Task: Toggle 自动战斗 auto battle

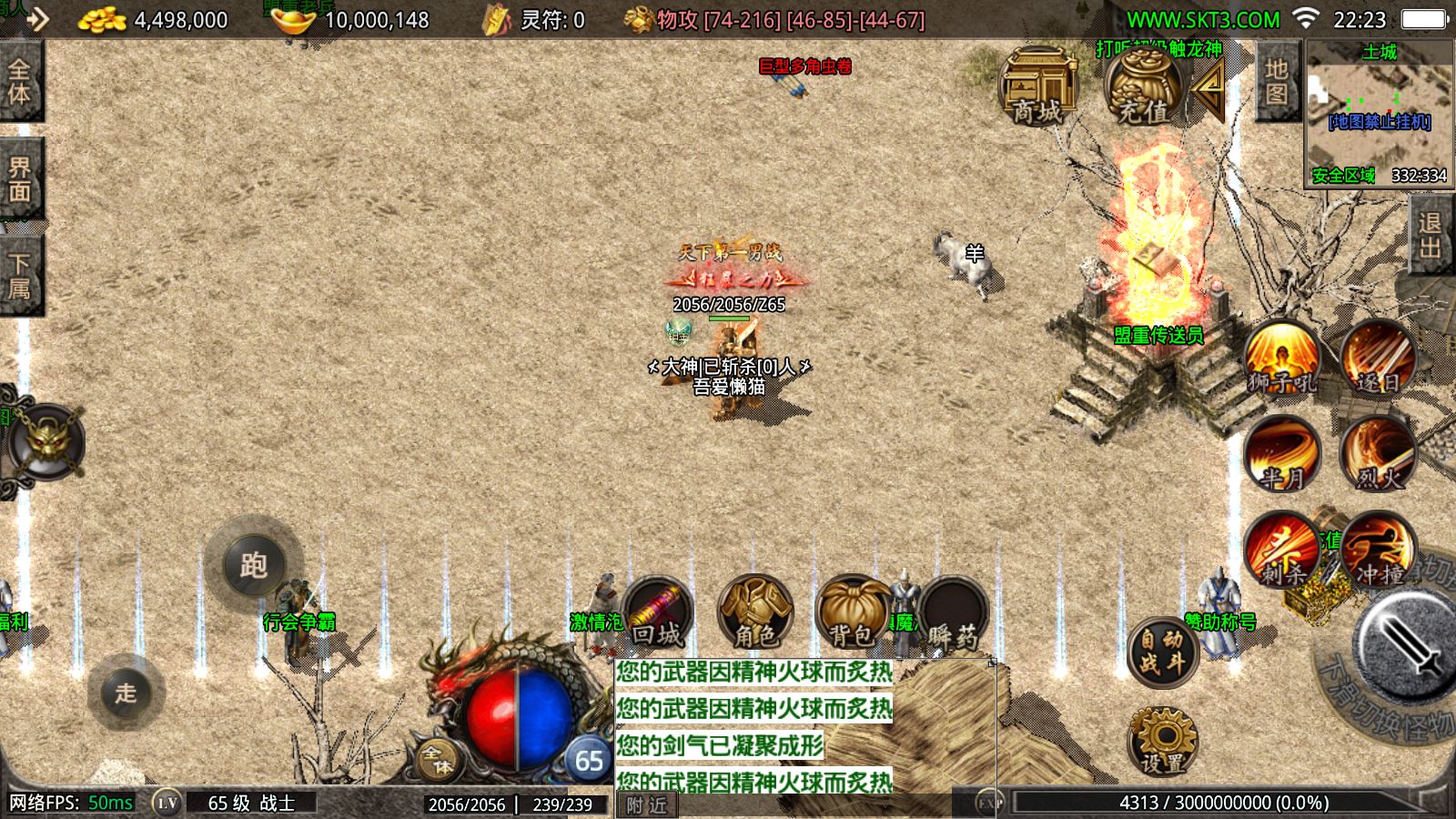Action: point(1162,652)
